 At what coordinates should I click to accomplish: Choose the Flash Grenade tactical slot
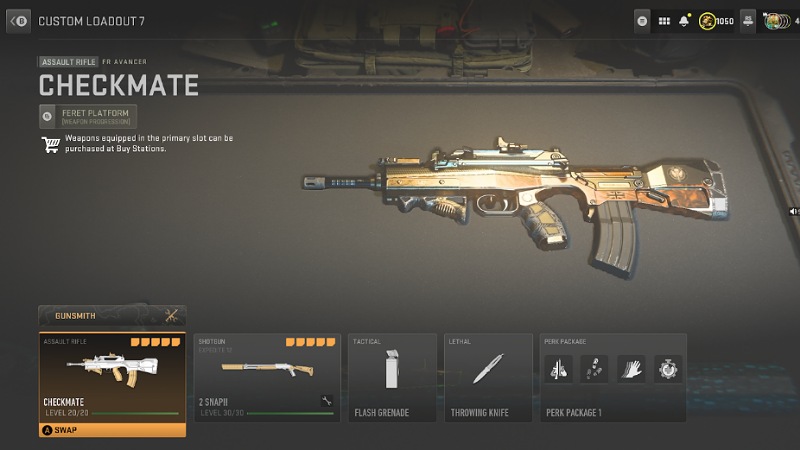click(x=391, y=378)
